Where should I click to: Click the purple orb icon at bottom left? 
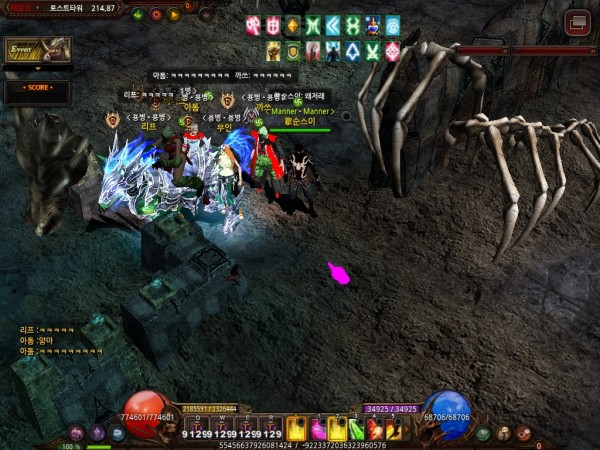97,433
